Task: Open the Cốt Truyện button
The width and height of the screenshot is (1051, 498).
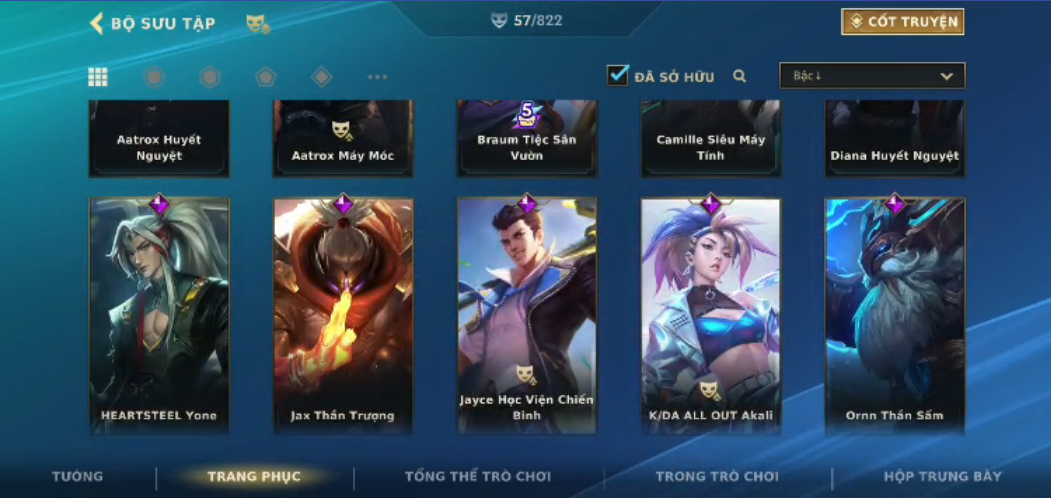Action: (902, 22)
